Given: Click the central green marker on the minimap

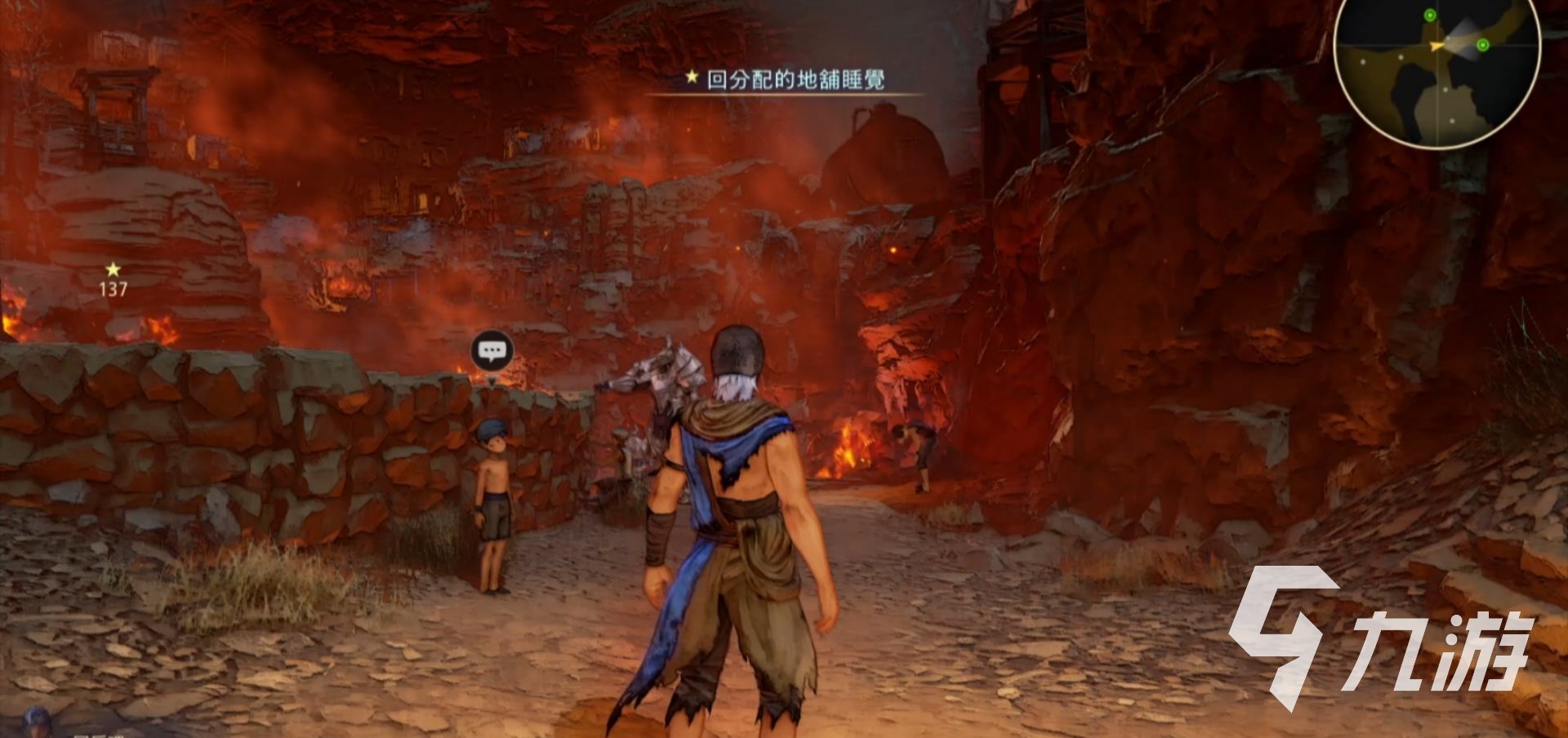Looking at the screenshot, I should click(1483, 45).
